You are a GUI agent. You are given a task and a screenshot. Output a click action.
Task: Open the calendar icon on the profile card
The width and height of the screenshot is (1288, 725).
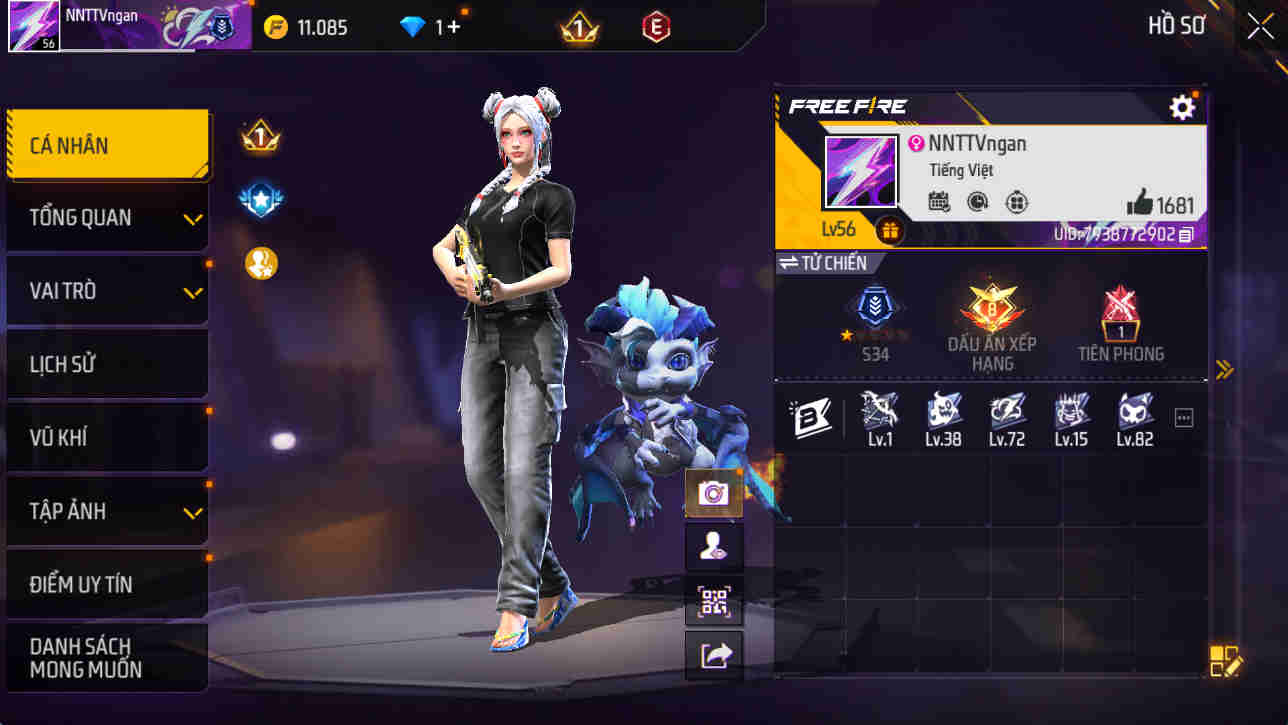938,200
